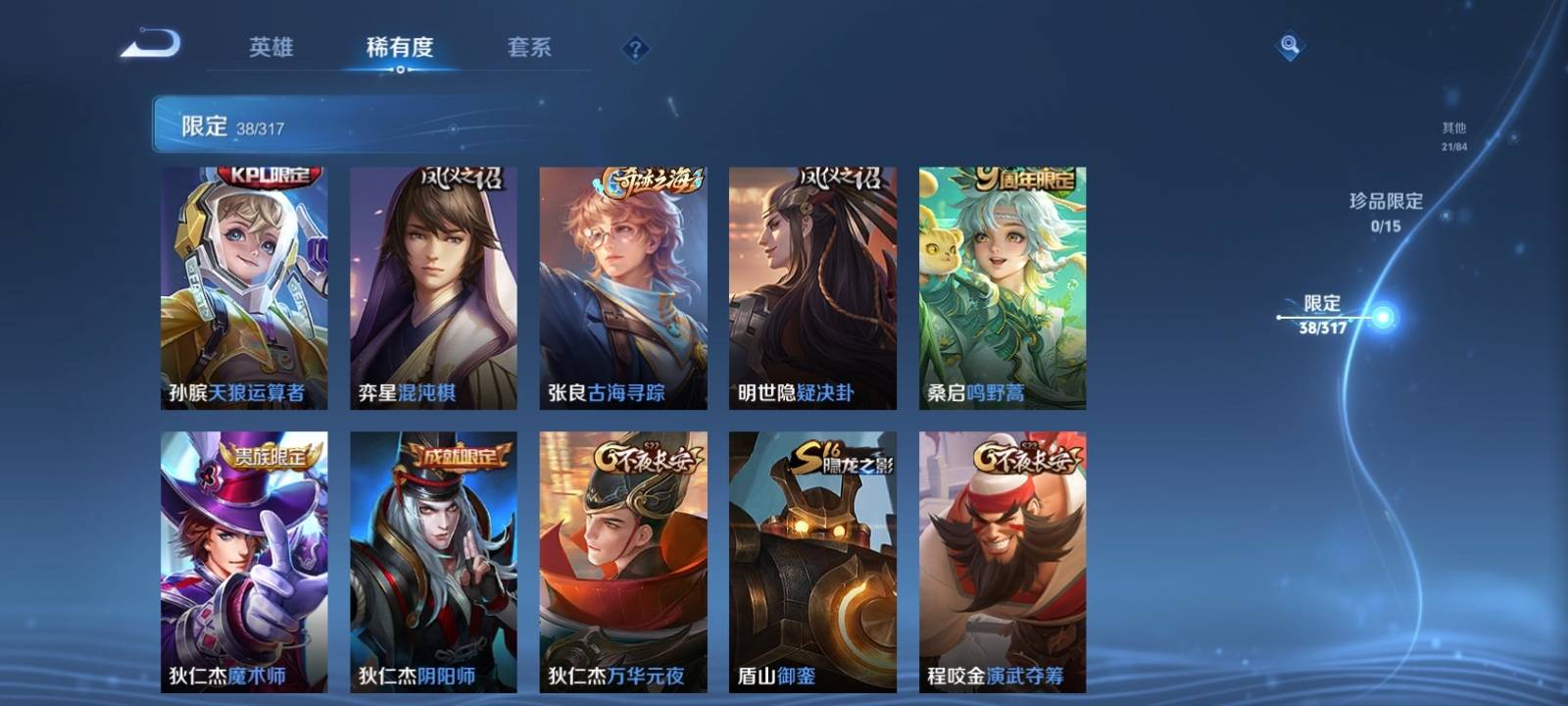Go back using the return arrow
The width and height of the screenshot is (1568, 706).
pos(150,45)
